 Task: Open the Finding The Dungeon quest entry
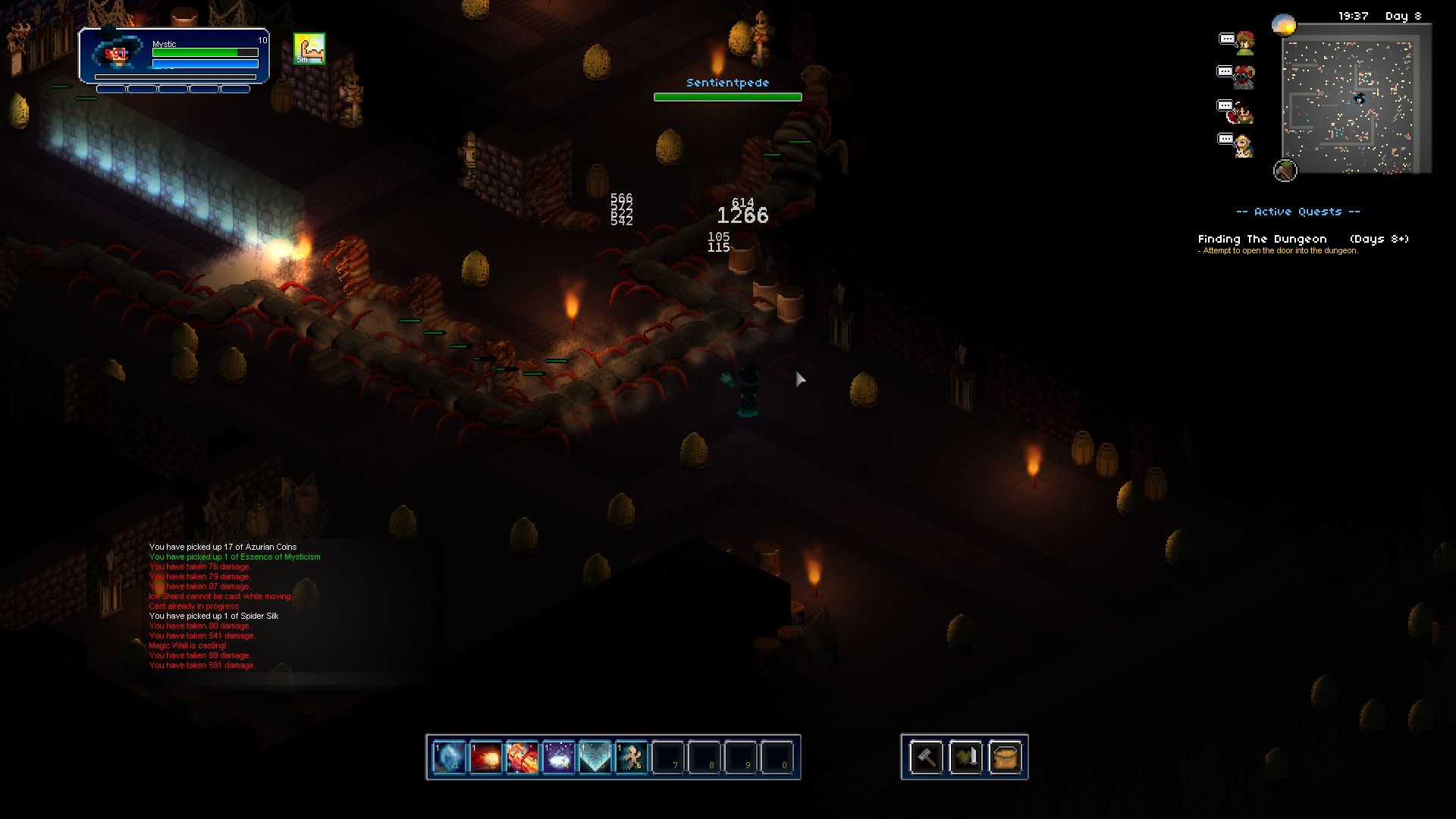[x=1262, y=239]
